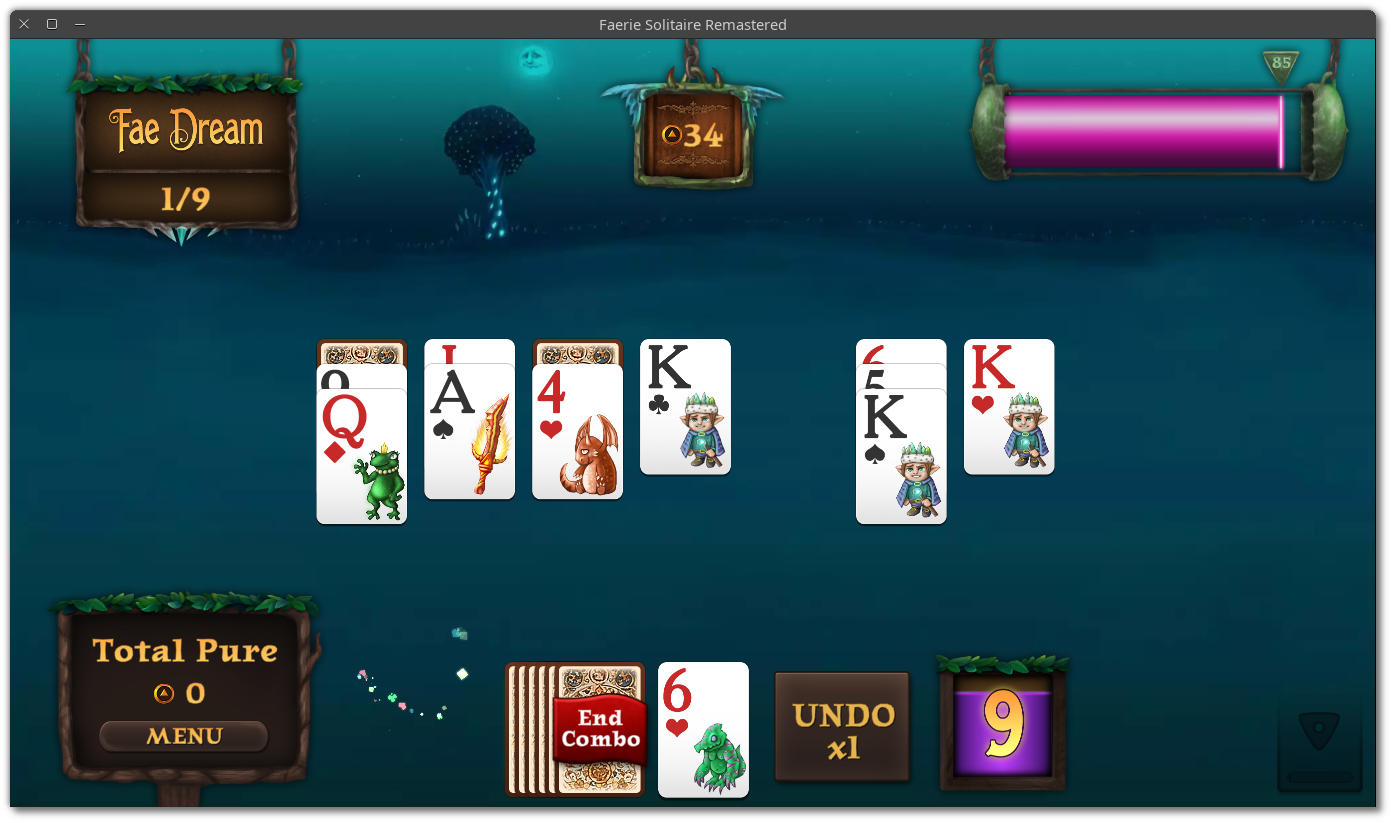The width and height of the screenshot is (1392, 823).
Task: Select the King of Hearts card
Action: click(1008, 407)
